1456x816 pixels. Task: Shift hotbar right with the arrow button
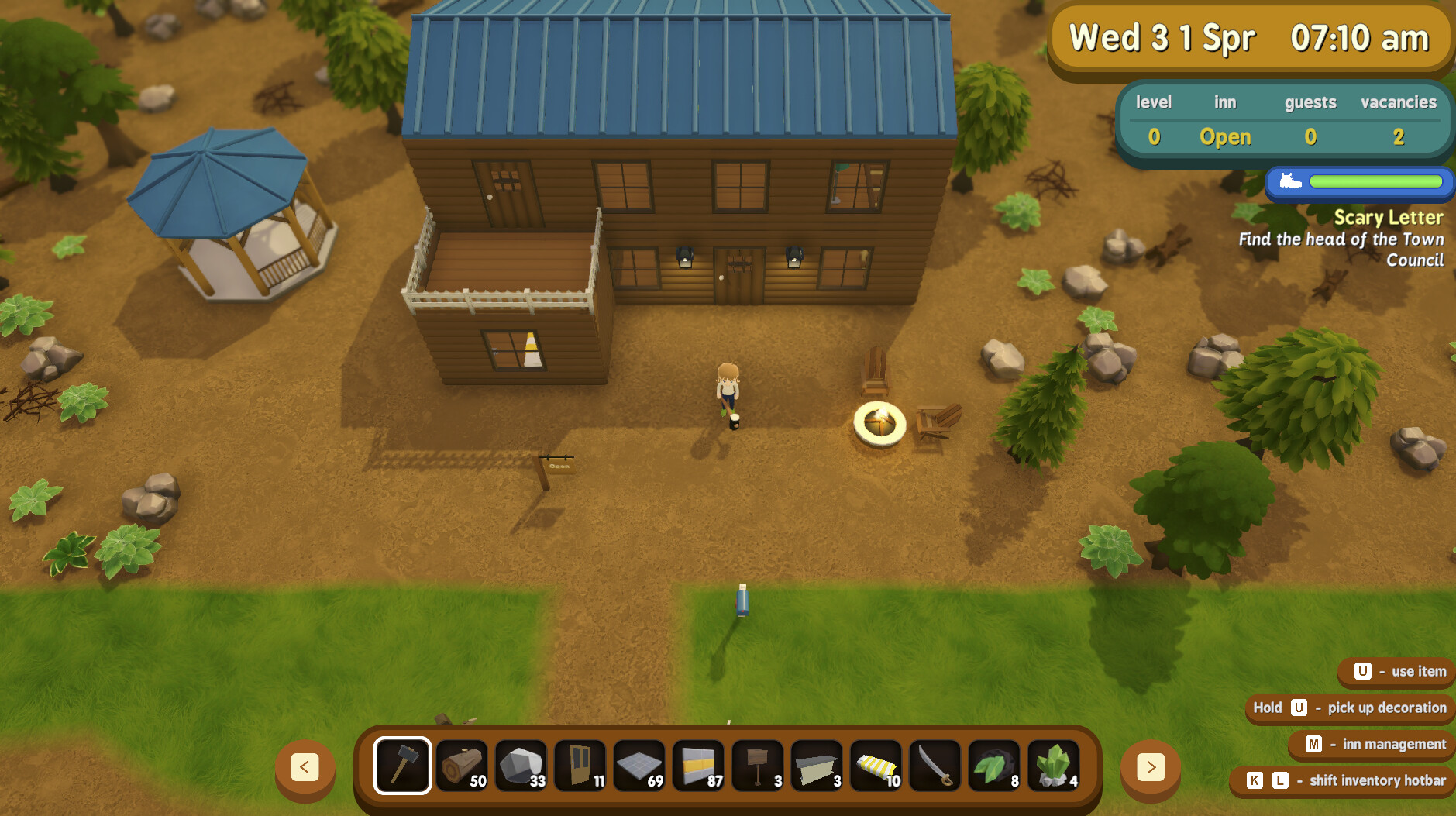click(1151, 769)
